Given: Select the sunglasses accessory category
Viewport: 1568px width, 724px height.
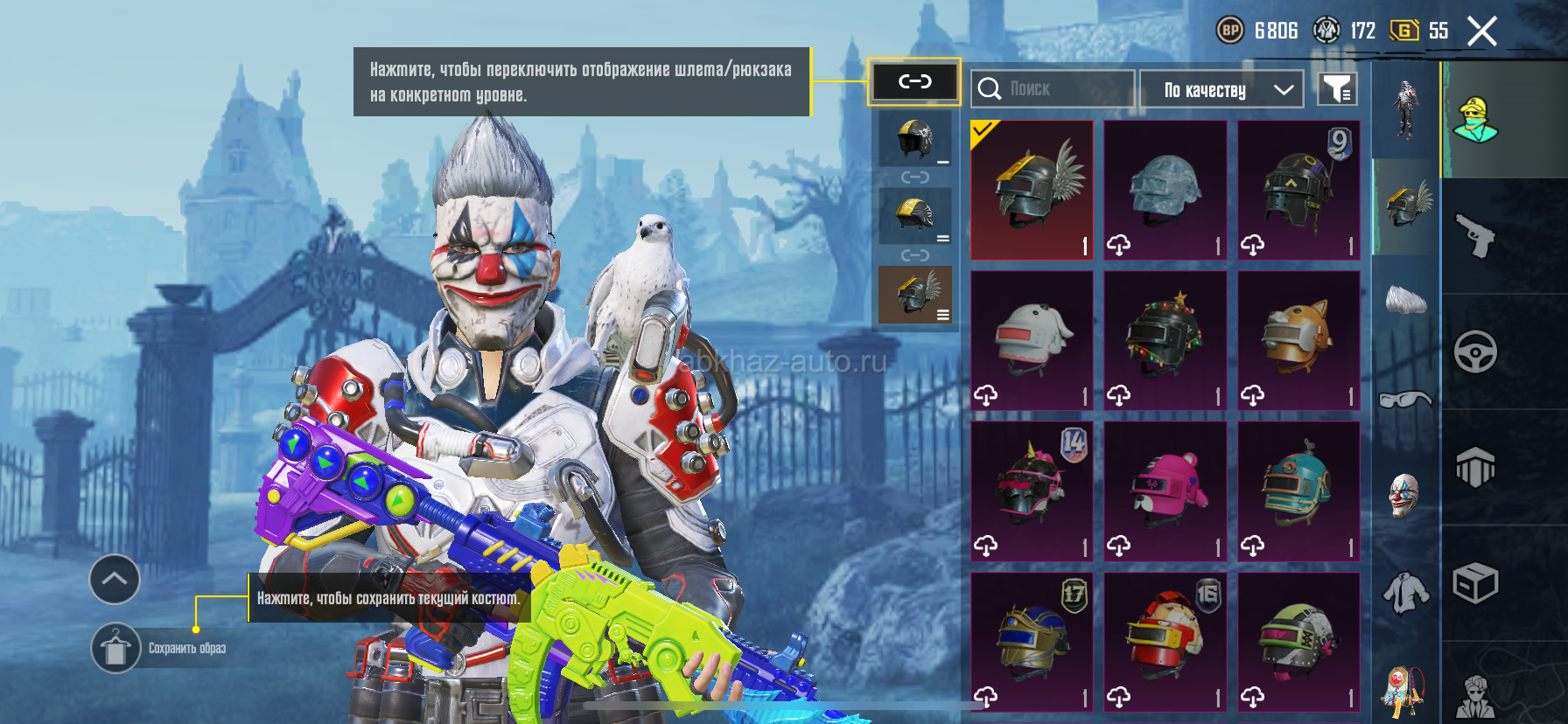Looking at the screenshot, I should pyautogui.click(x=1404, y=400).
